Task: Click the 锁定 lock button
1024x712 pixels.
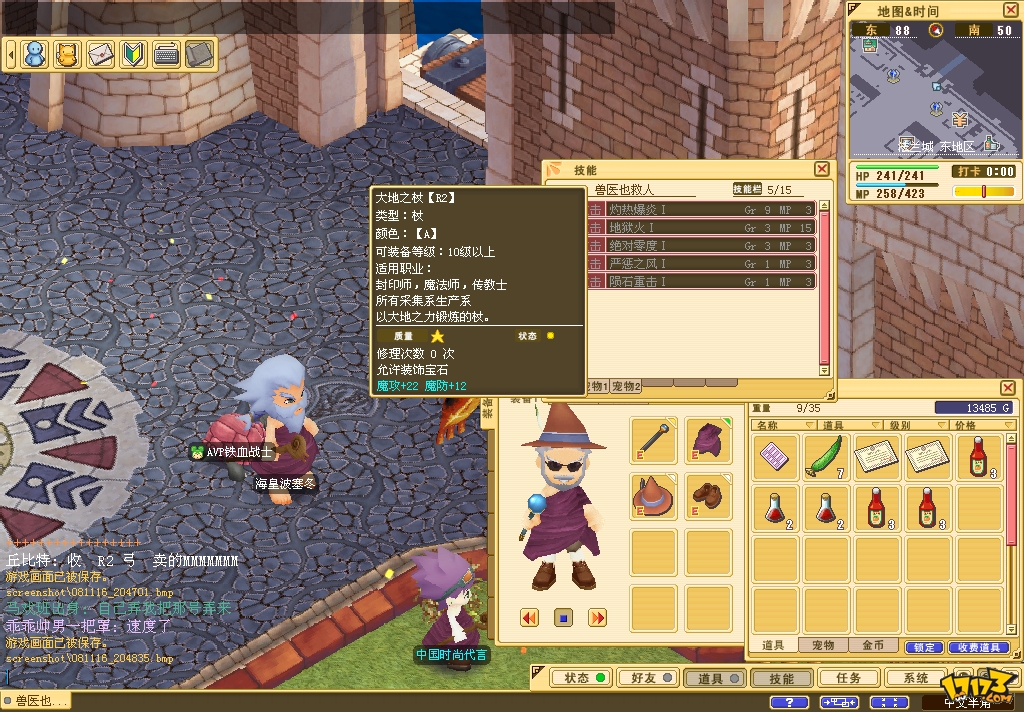Action: tap(924, 647)
